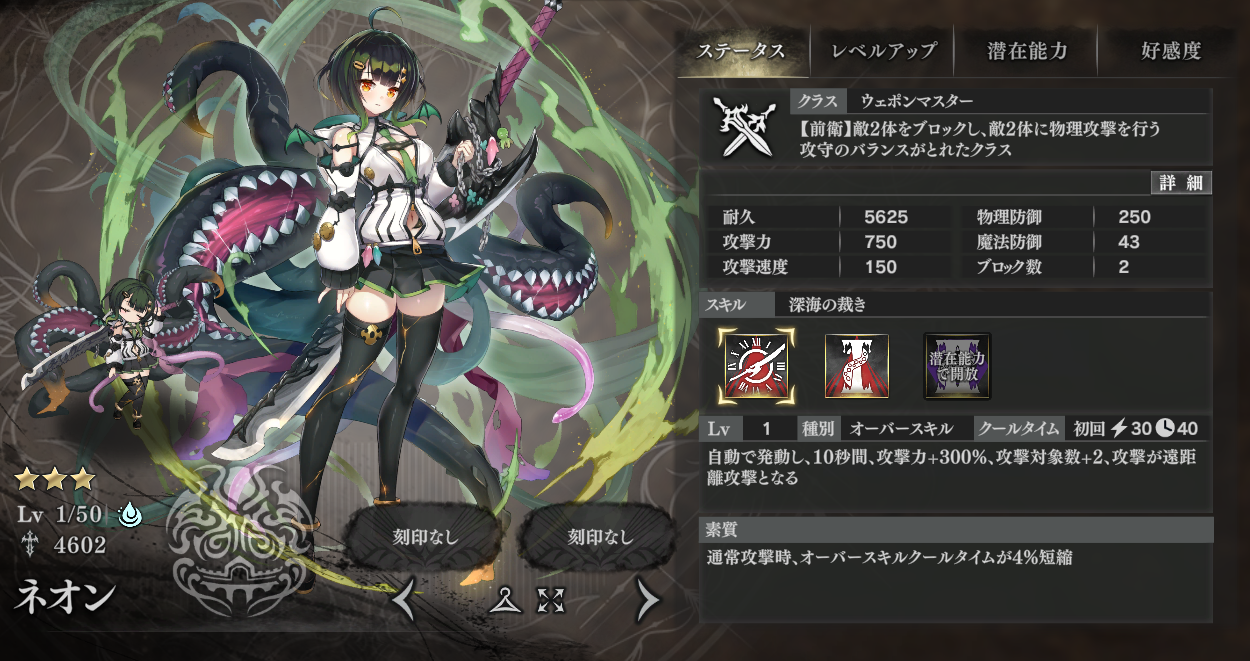Click the 詳細 details button
The image size is (1250, 661).
click(x=1181, y=183)
